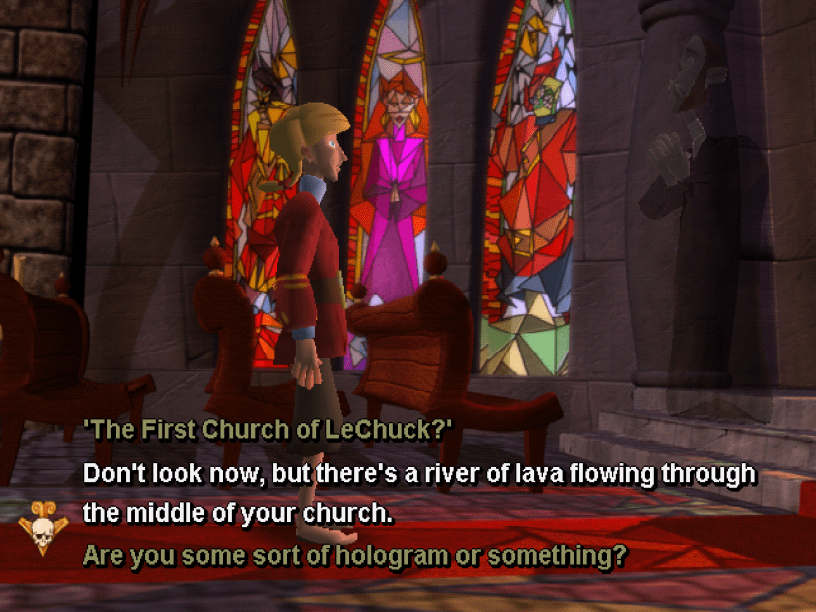This screenshot has height=612, width=816.
Task: Choose the 'The First Church of LeChuck?' reply
Action: [268, 430]
